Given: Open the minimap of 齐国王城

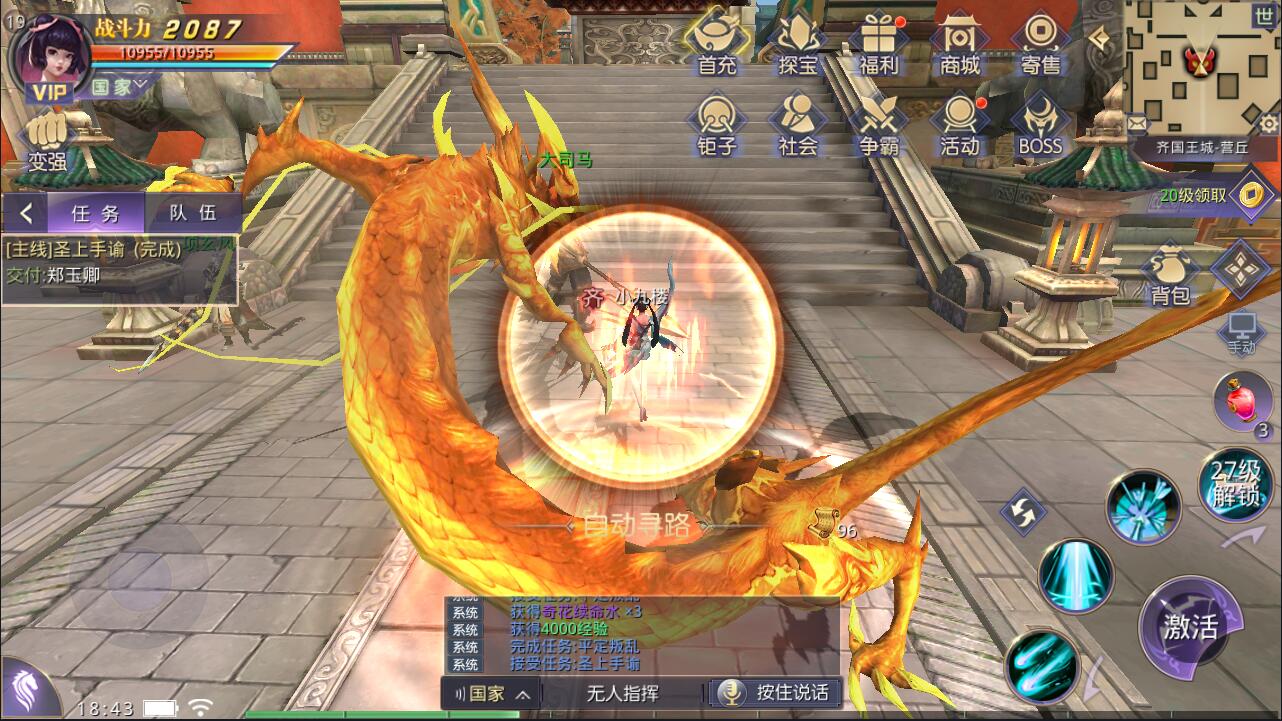Looking at the screenshot, I should point(1202,66).
